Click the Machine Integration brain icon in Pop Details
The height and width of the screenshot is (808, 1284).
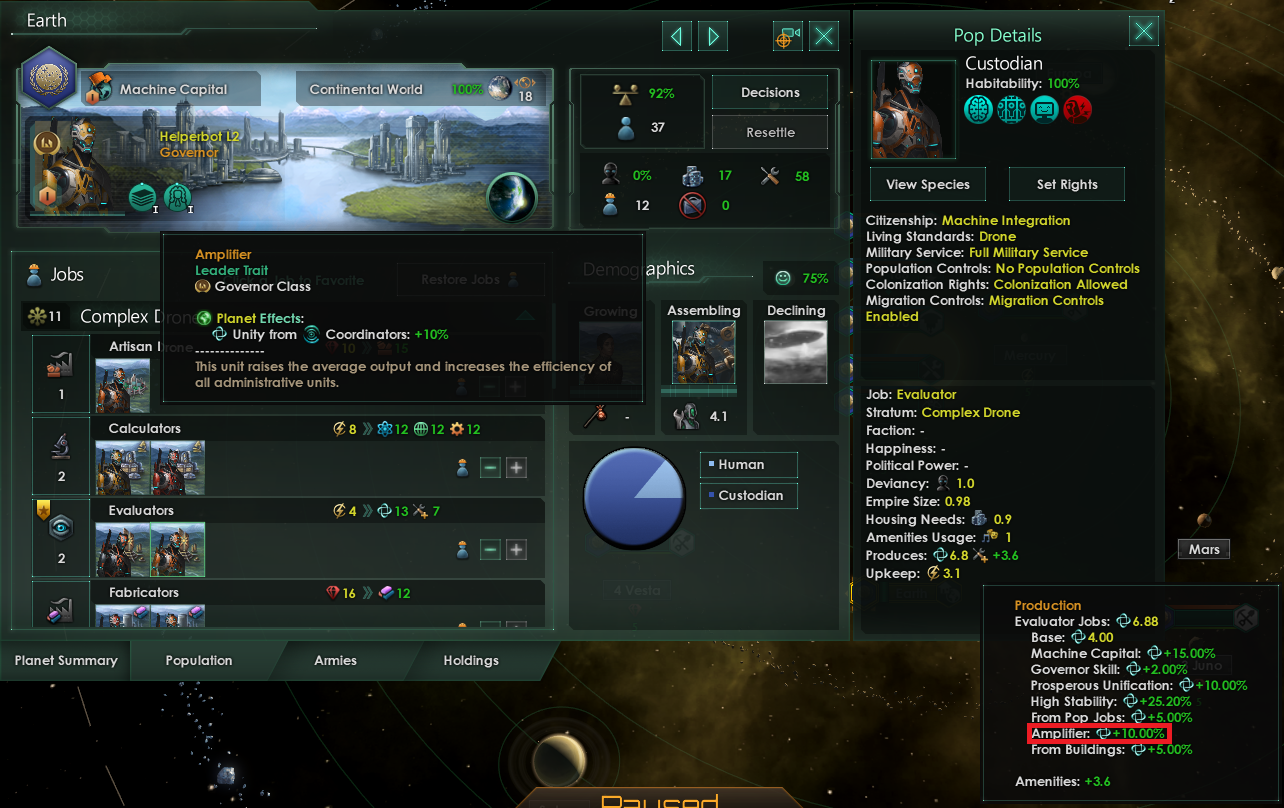click(x=979, y=108)
